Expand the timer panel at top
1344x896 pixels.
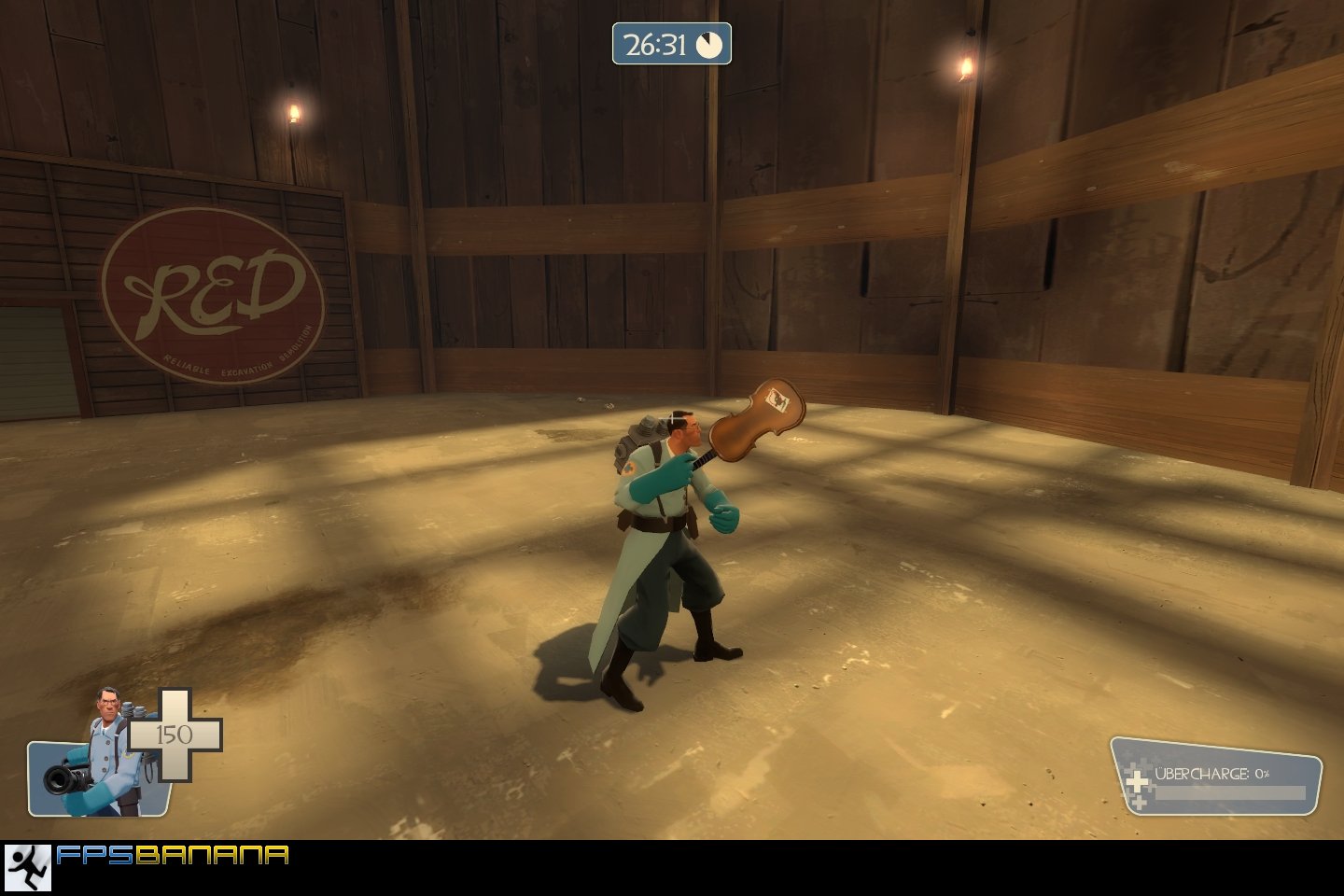click(x=672, y=42)
